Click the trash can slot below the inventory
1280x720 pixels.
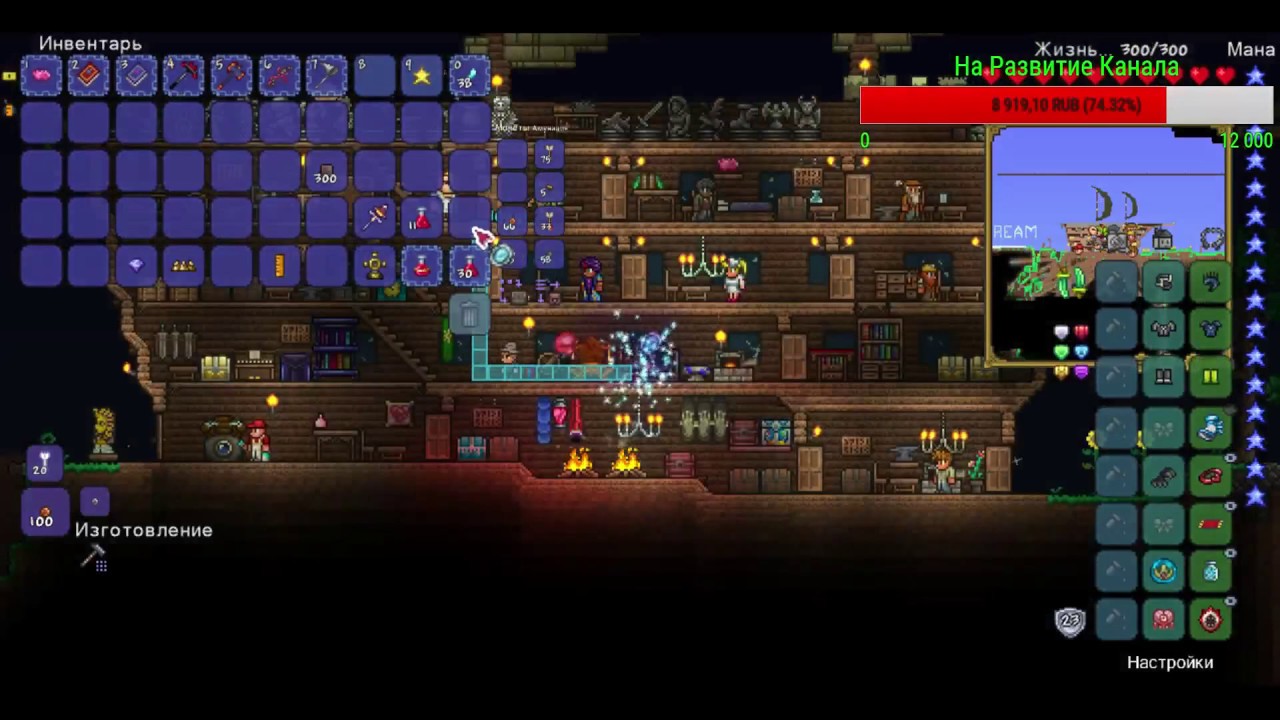click(x=470, y=315)
